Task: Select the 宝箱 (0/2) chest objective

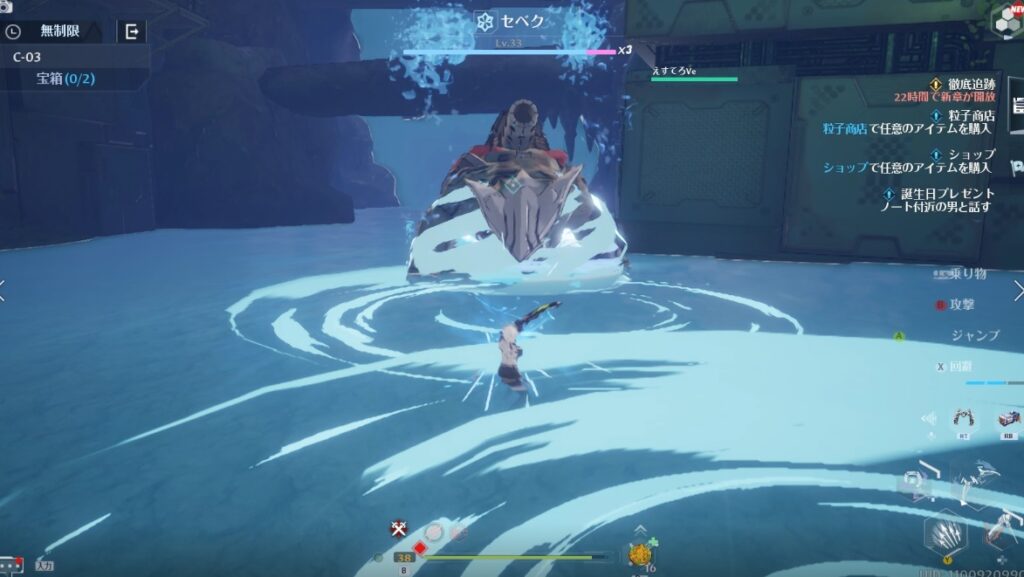Action: [x=66, y=78]
